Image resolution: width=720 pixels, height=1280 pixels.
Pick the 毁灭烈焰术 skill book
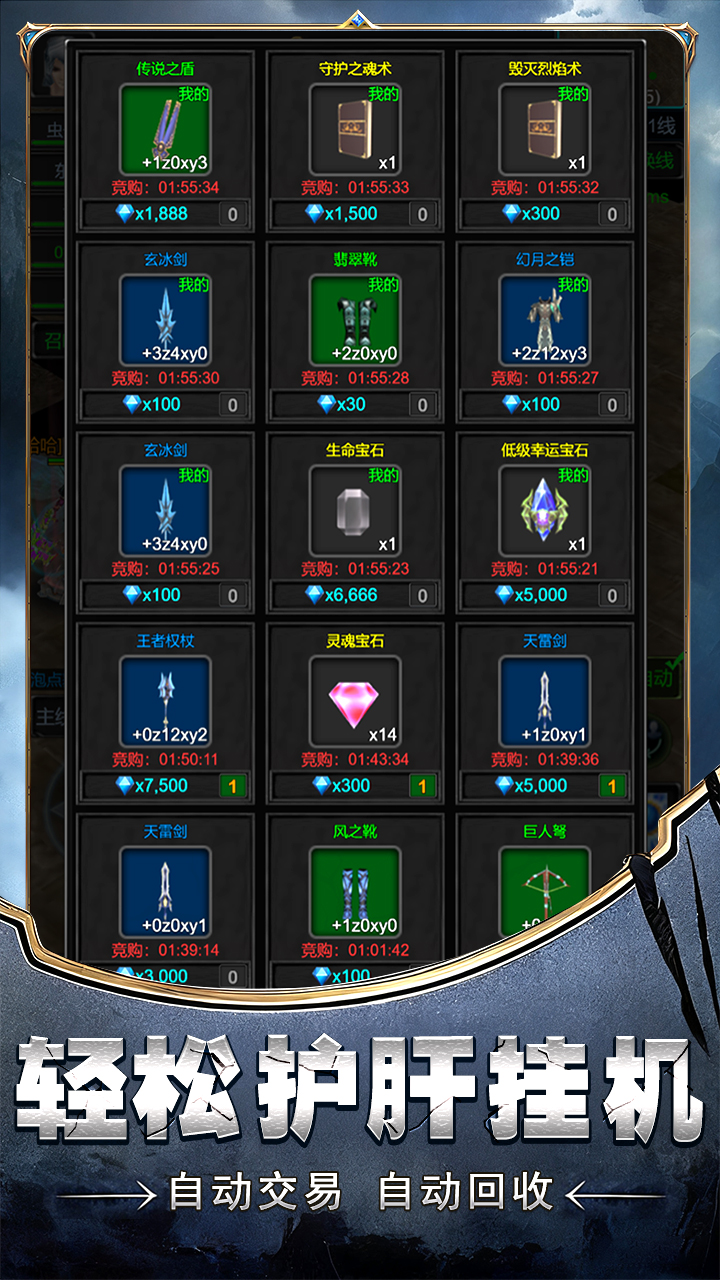pos(545,130)
